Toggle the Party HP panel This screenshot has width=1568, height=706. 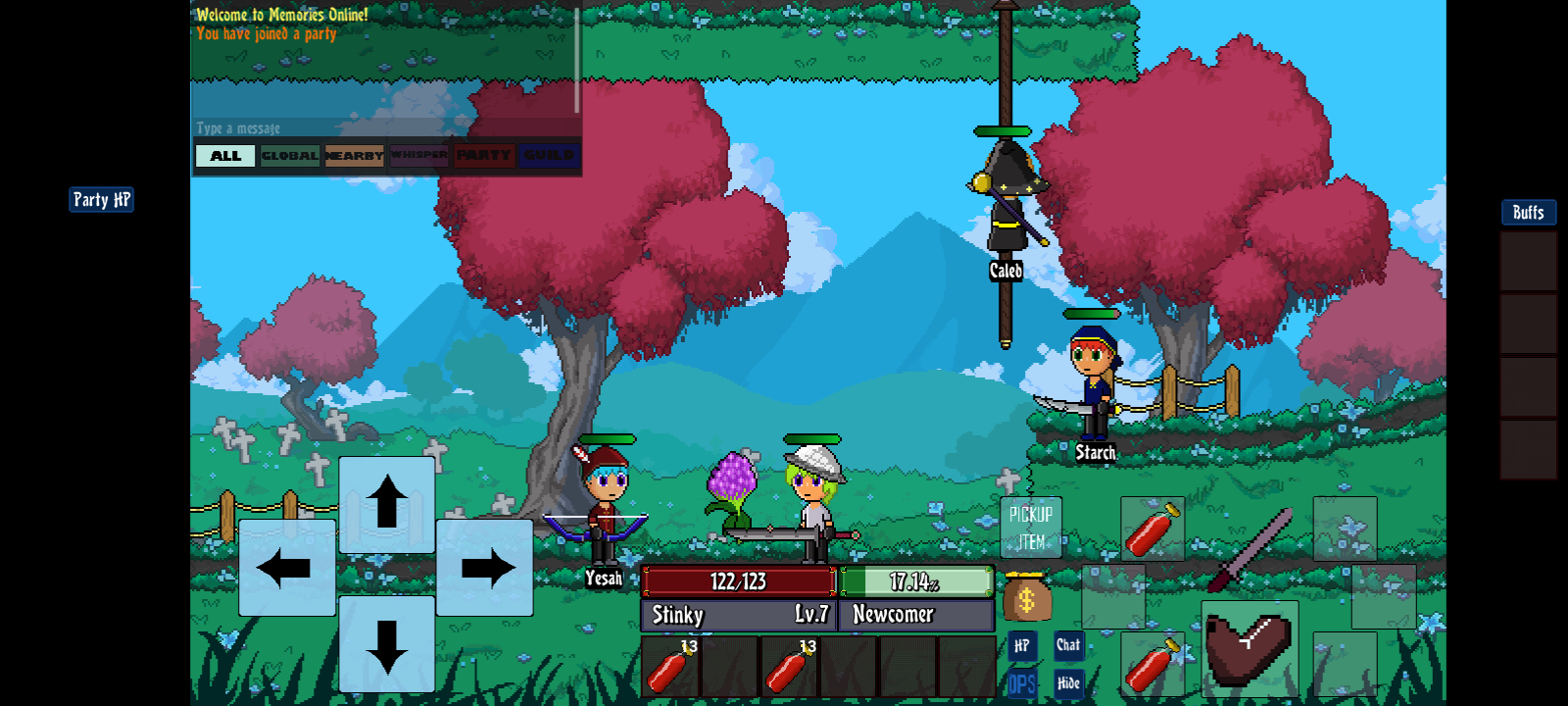(101, 200)
